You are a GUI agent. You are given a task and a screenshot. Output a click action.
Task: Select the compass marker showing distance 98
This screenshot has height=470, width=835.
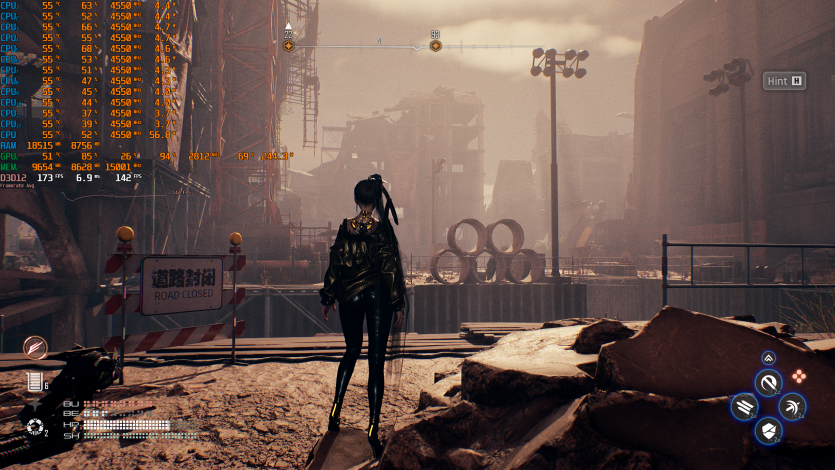click(435, 45)
